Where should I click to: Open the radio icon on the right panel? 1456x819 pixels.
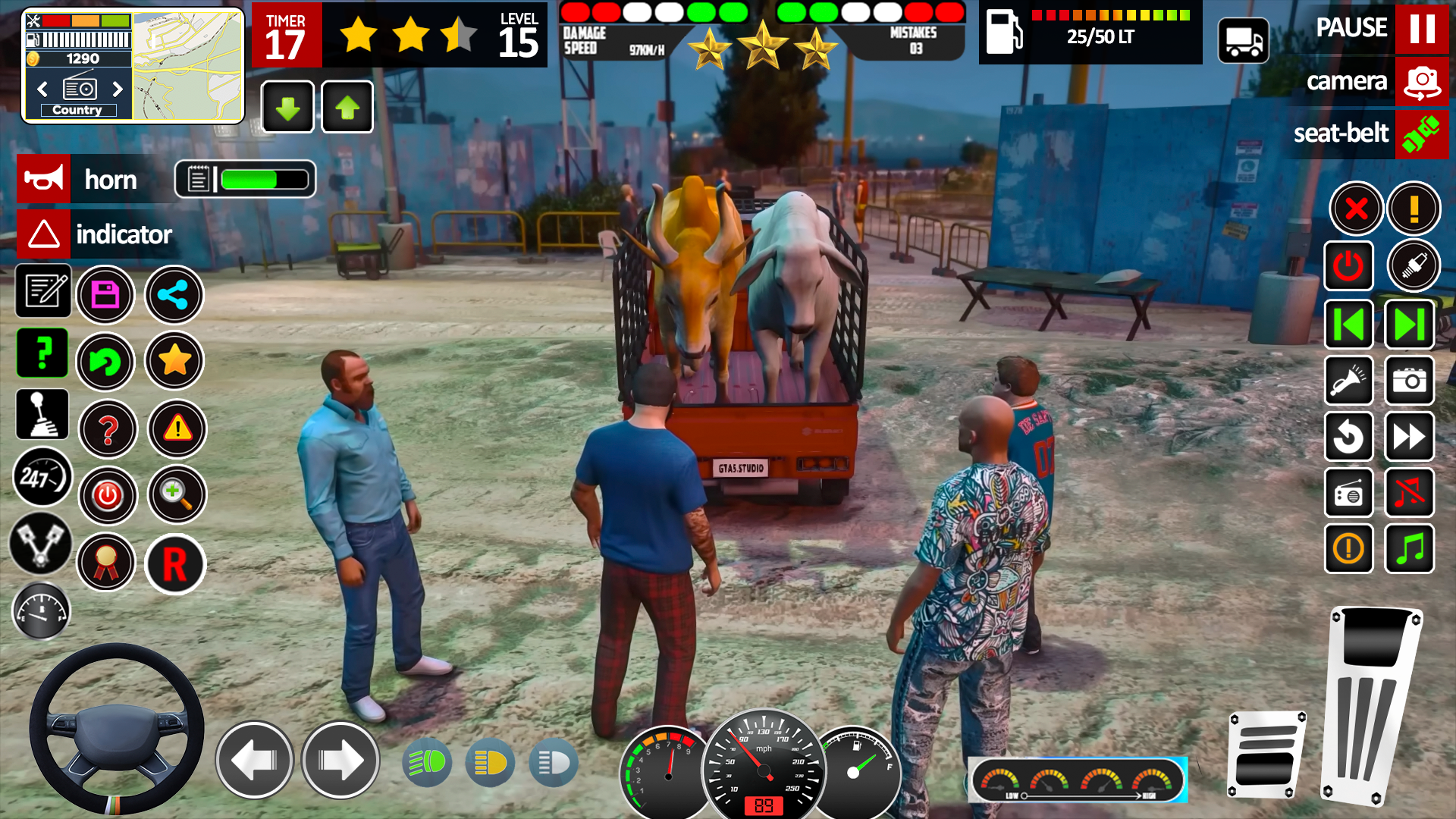1349,493
